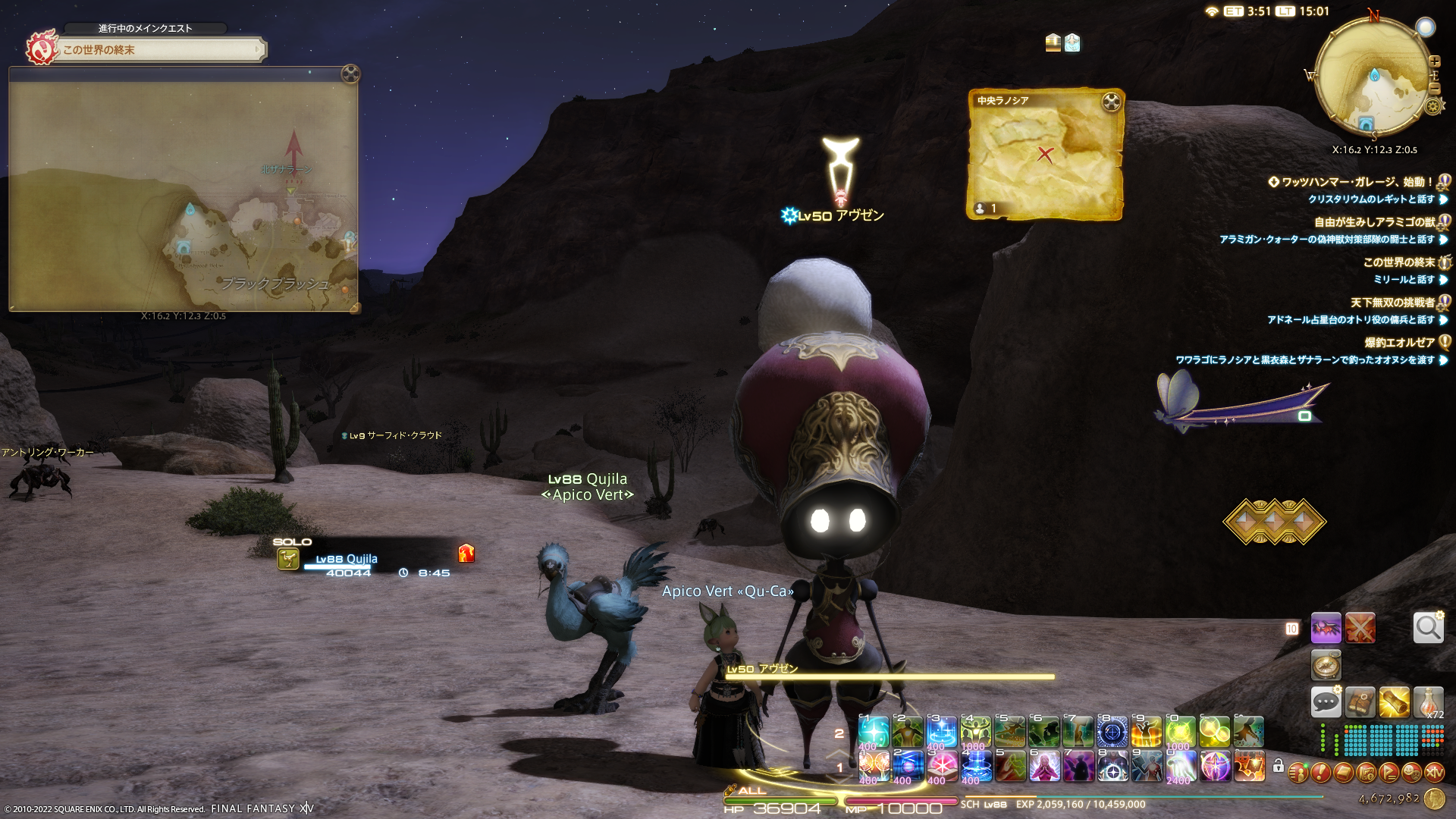The height and width of the screenshot is (819, 1456).
Task: Zoom in the minimap with the plus button
Action: tap(1434, 61)
